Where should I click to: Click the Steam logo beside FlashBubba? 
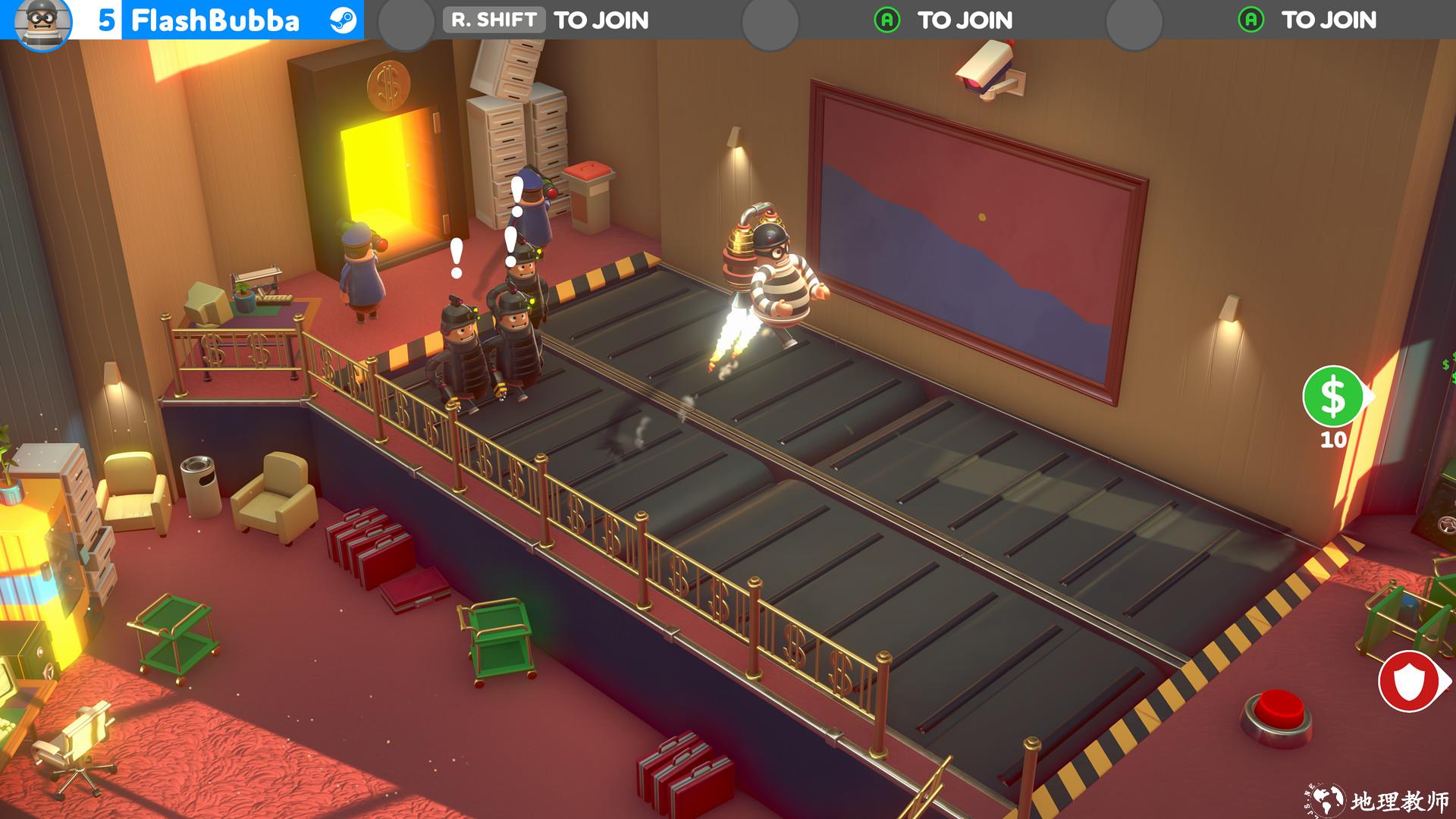344,20
